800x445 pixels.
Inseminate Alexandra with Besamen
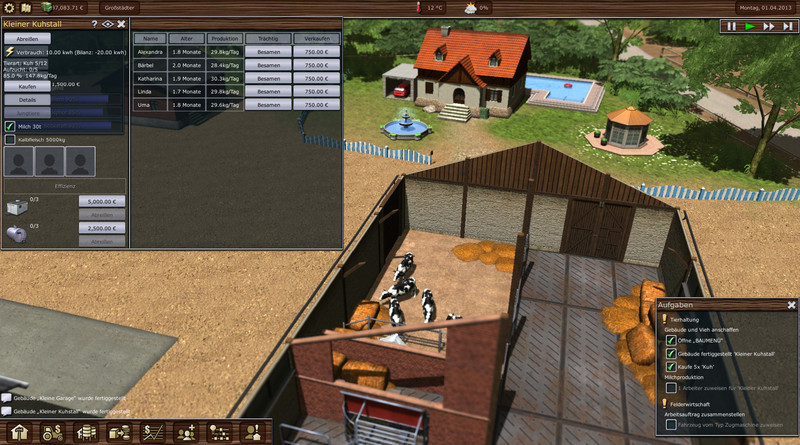(x=267, y=51)
